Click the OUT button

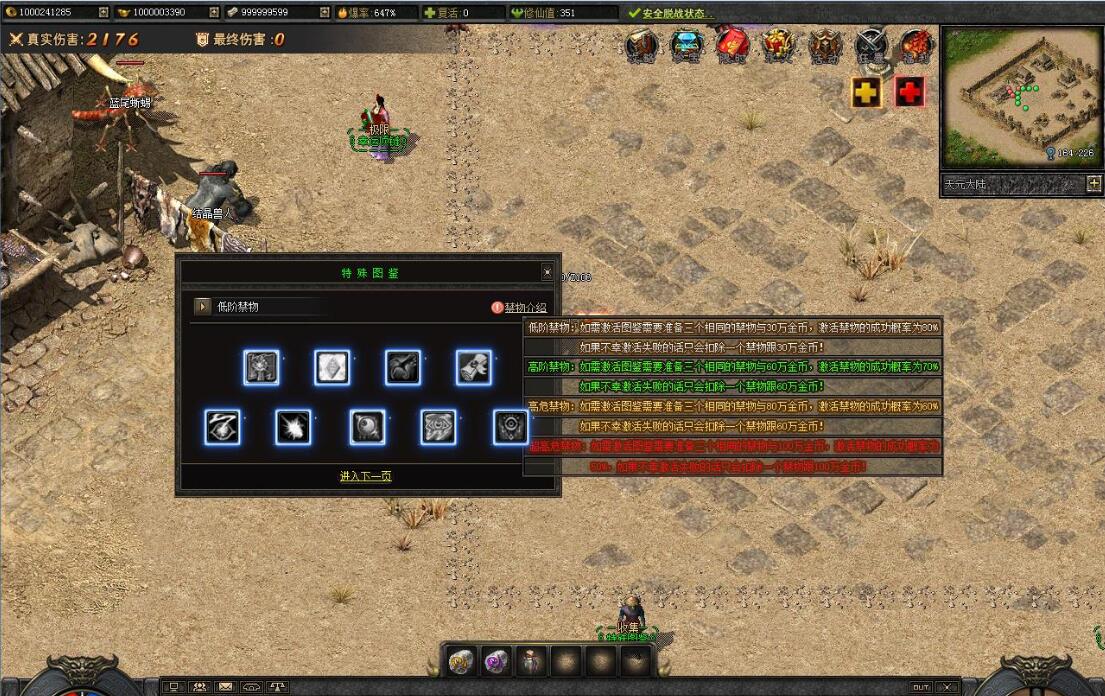point(920,687)
